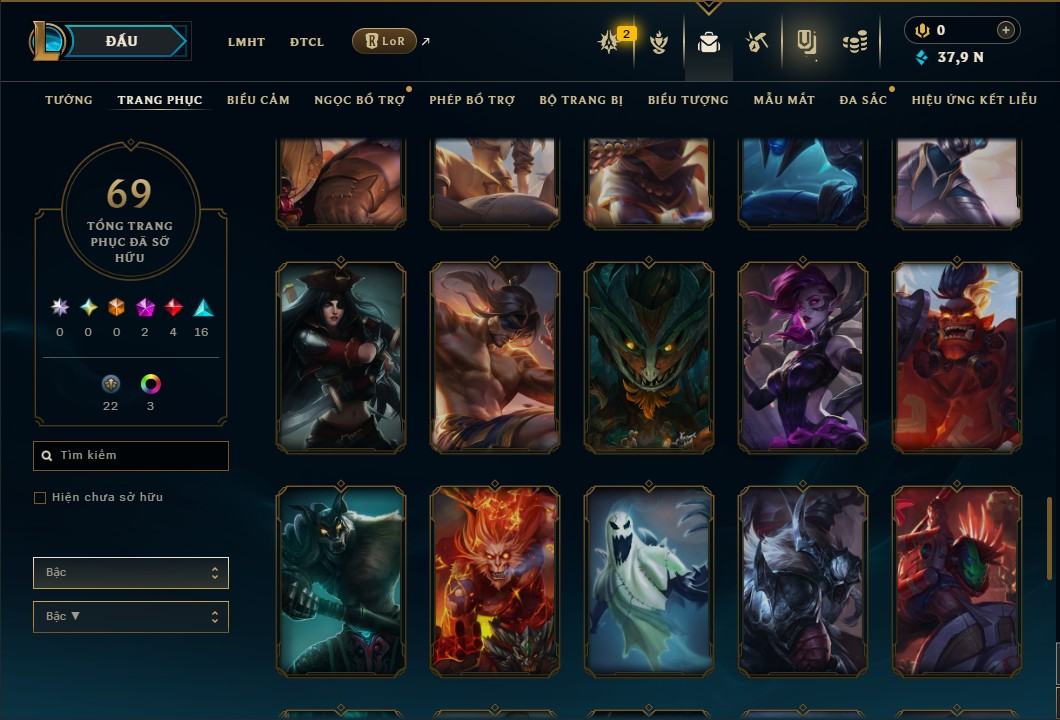Show the BIỂU TƯỢNG icons tab
Screen dimensions: 1060x720
point(688,100)
